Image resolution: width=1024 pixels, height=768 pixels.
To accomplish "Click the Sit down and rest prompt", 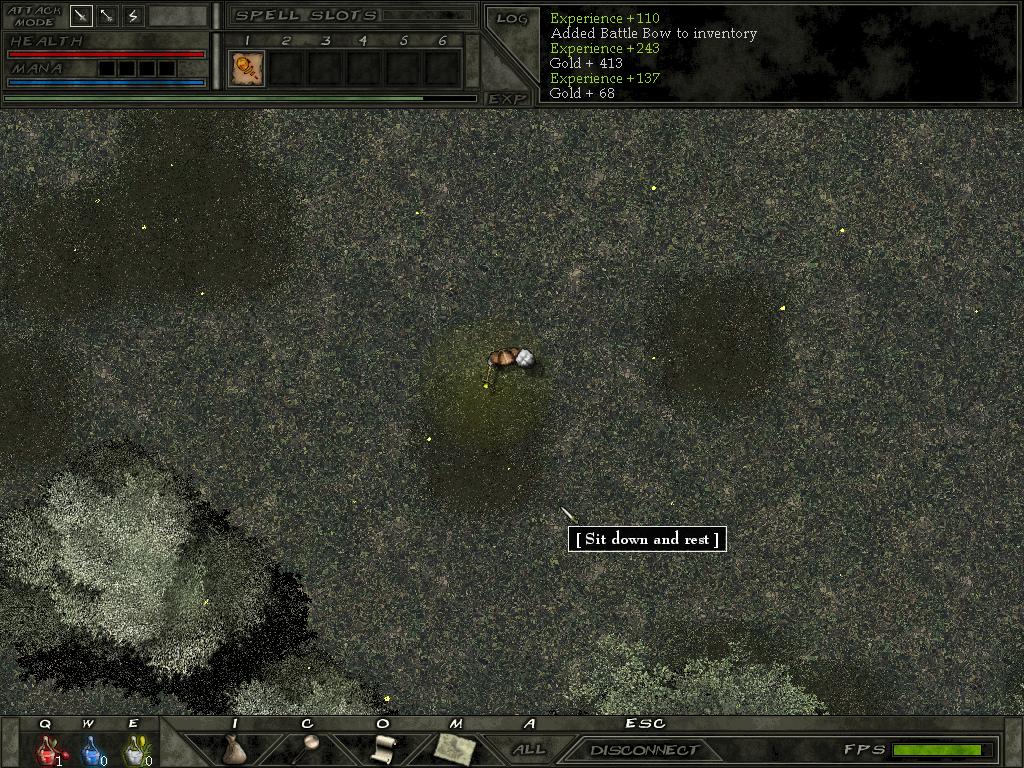I will [x=647, y=539].
